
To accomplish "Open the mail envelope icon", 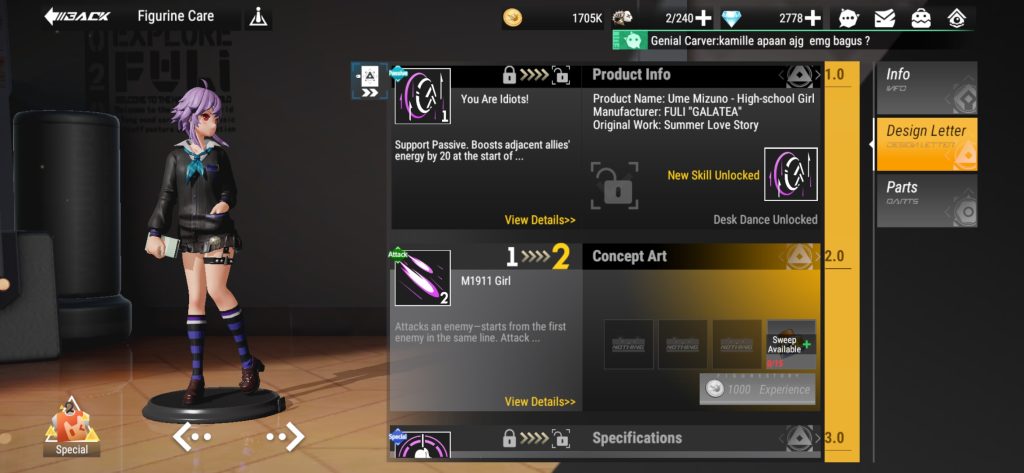I will point(885,18).
